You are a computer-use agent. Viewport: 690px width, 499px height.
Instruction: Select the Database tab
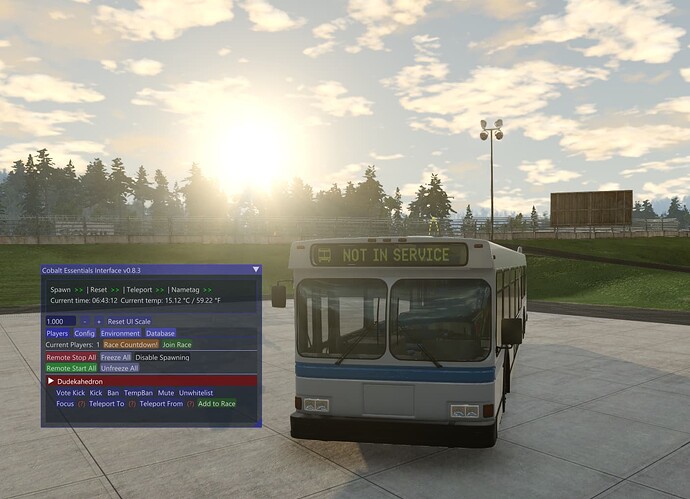click(x=160, y=332)
